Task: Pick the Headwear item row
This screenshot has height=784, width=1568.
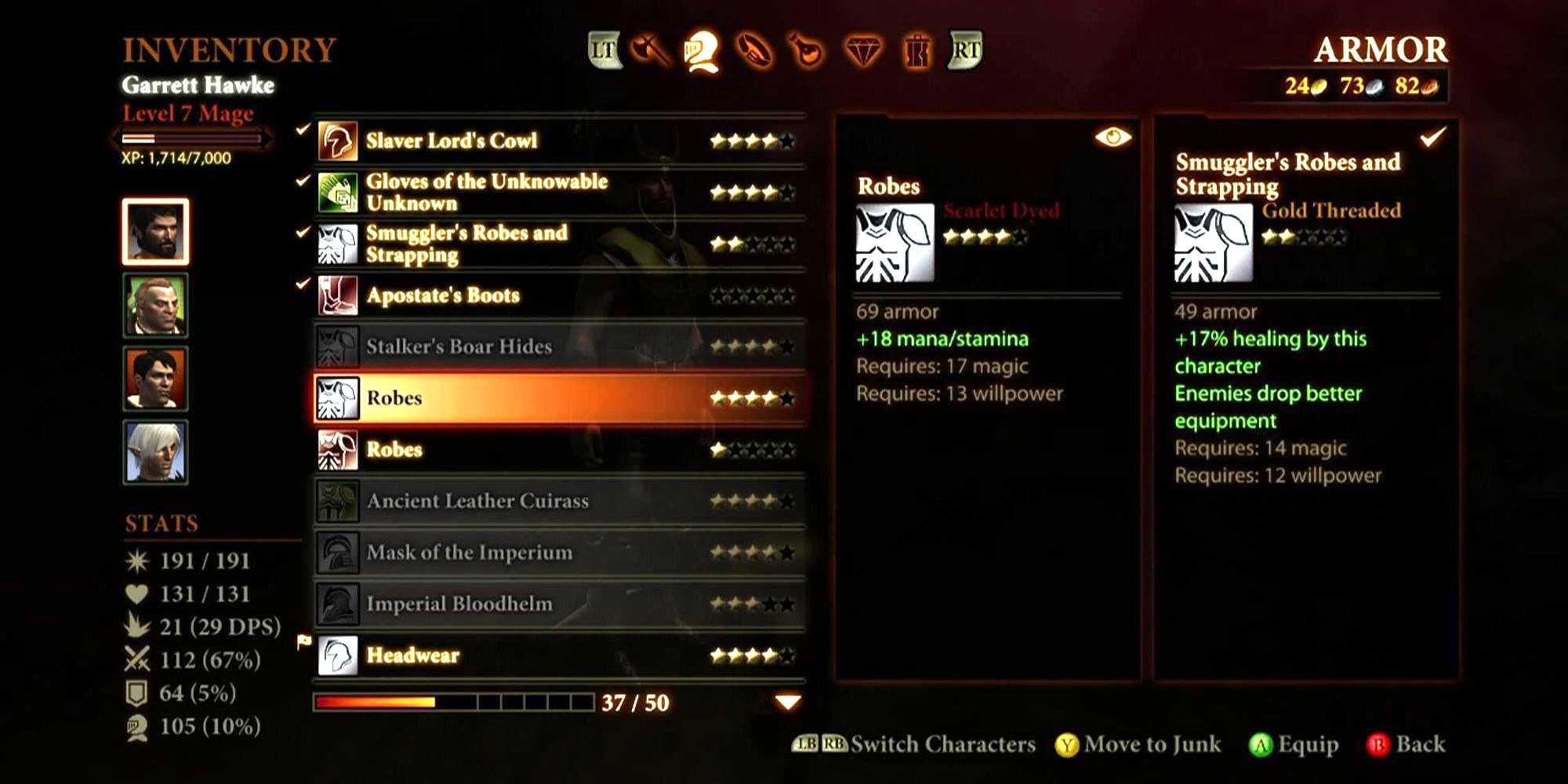Action: pyautogui.click(x=560, y=655)
